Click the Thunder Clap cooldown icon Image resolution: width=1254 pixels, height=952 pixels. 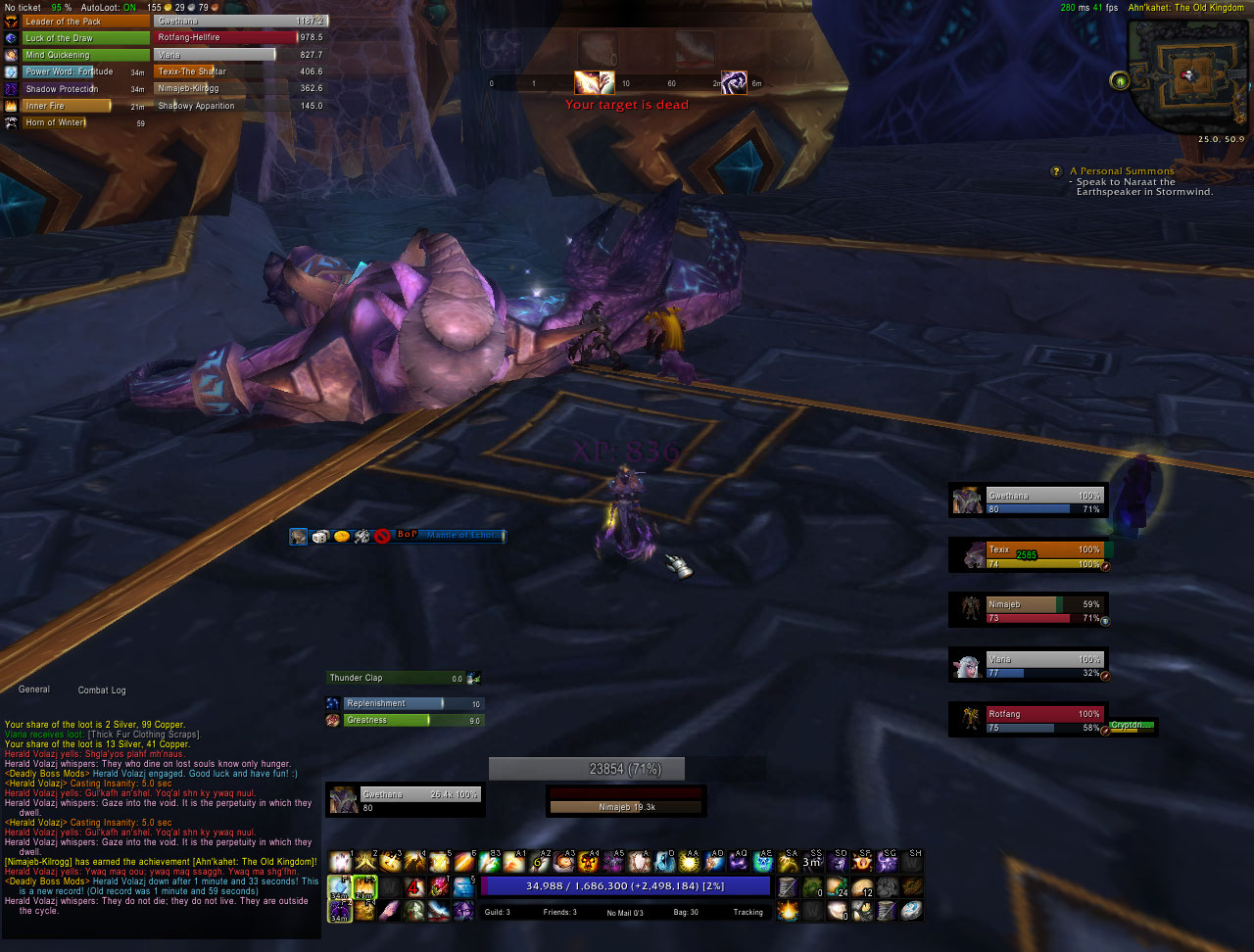[x=472, y=678]
